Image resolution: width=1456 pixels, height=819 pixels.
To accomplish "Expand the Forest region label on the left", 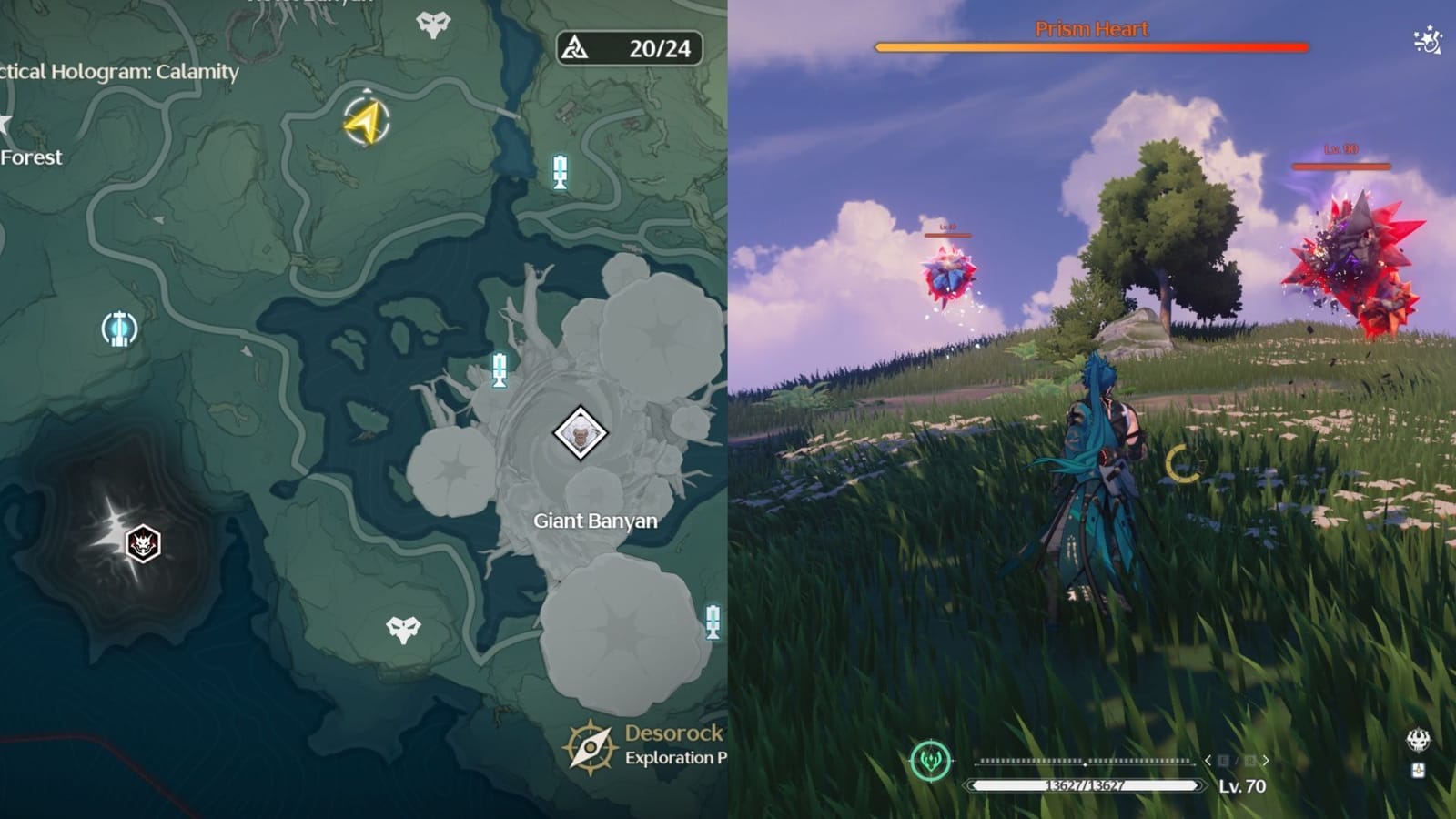I will pos(30,157).
